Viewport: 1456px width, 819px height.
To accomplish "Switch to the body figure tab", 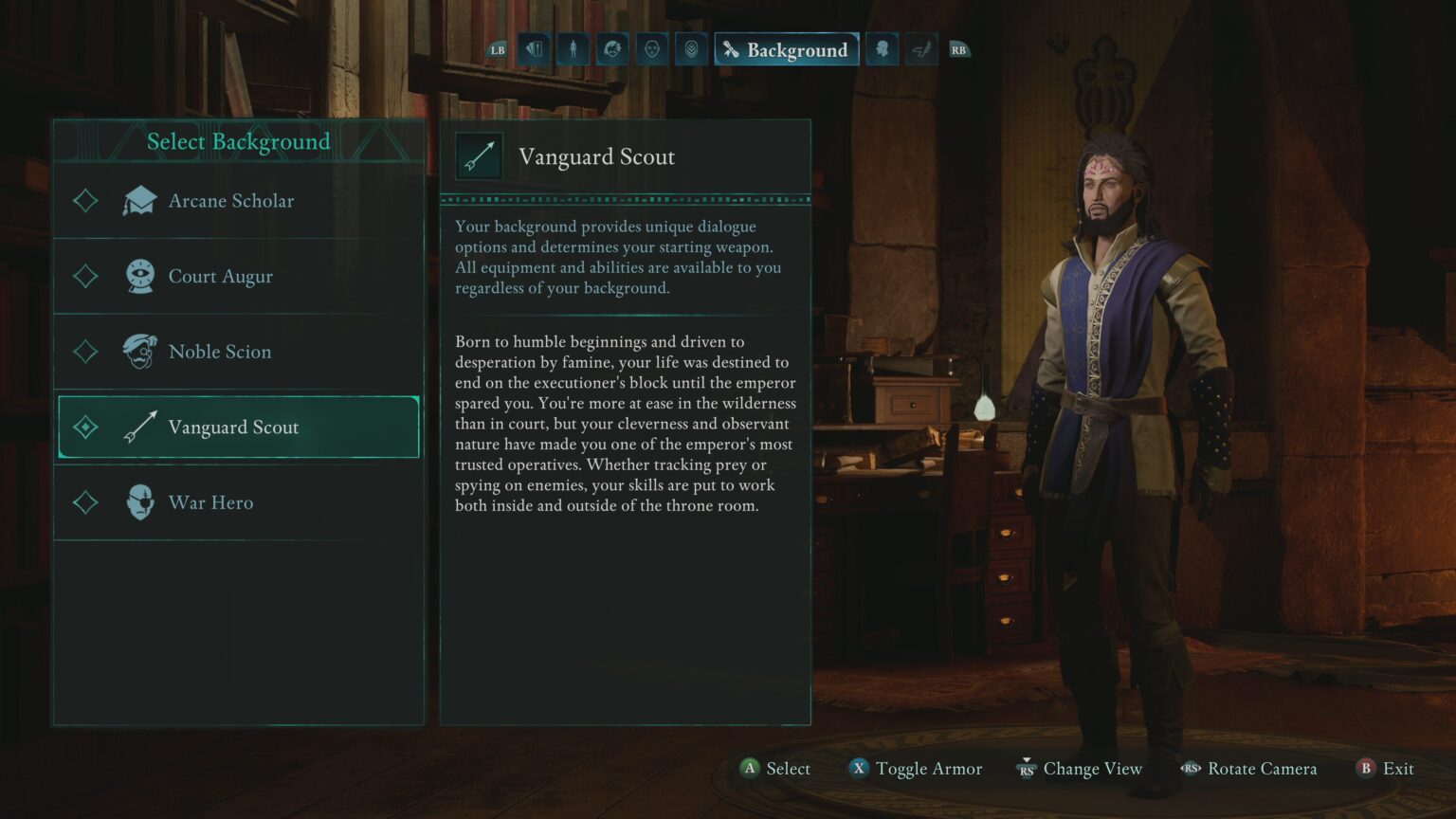I will click(573, 49).
